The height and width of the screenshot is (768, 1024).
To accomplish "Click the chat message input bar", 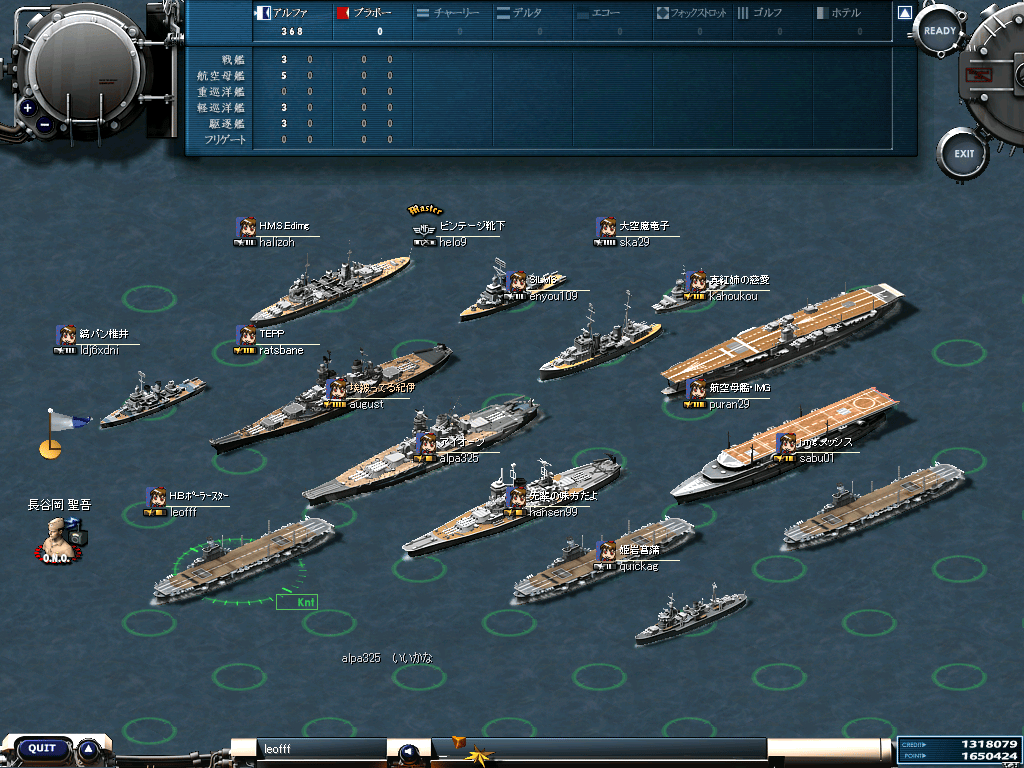I will tap(322, 748).
